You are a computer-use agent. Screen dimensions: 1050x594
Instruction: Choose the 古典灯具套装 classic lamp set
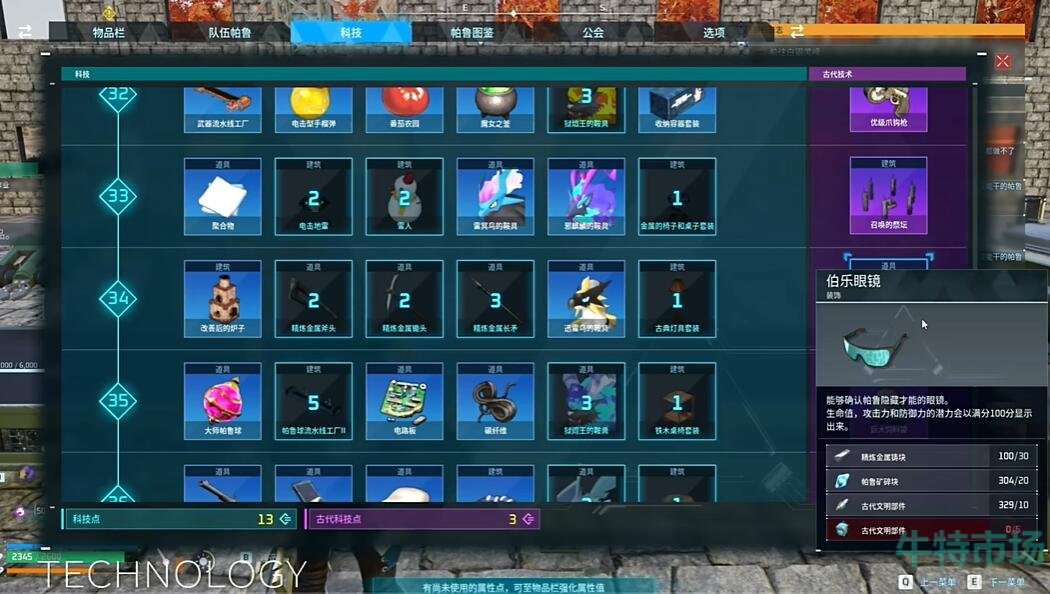pyautogui.click(x=677, y=298)
